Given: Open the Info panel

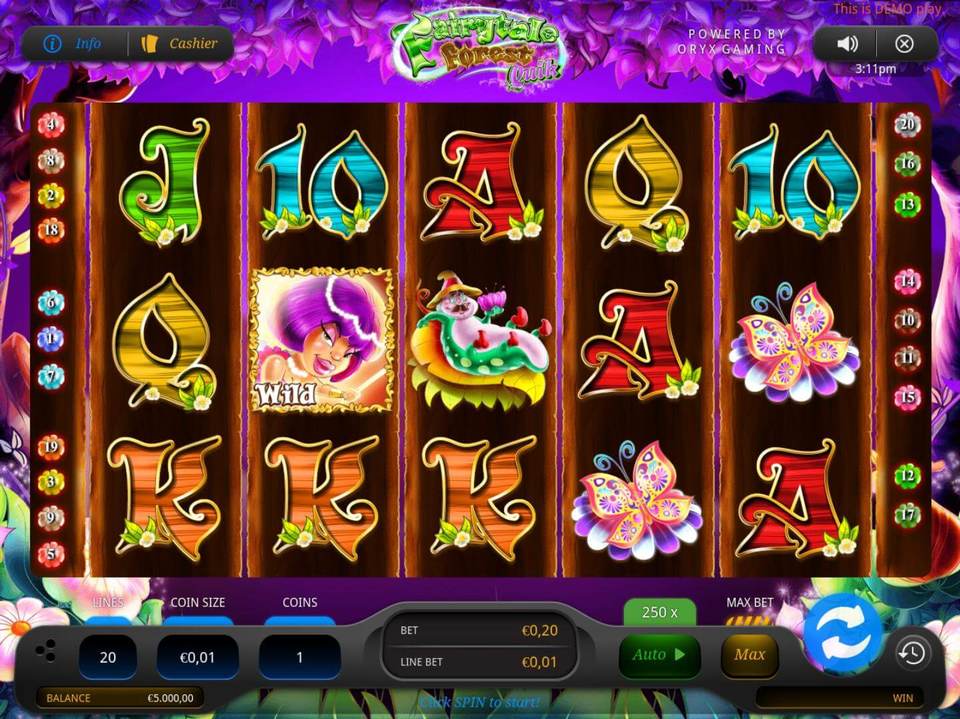Looking at the screenshot, I should tap(74, 44).
